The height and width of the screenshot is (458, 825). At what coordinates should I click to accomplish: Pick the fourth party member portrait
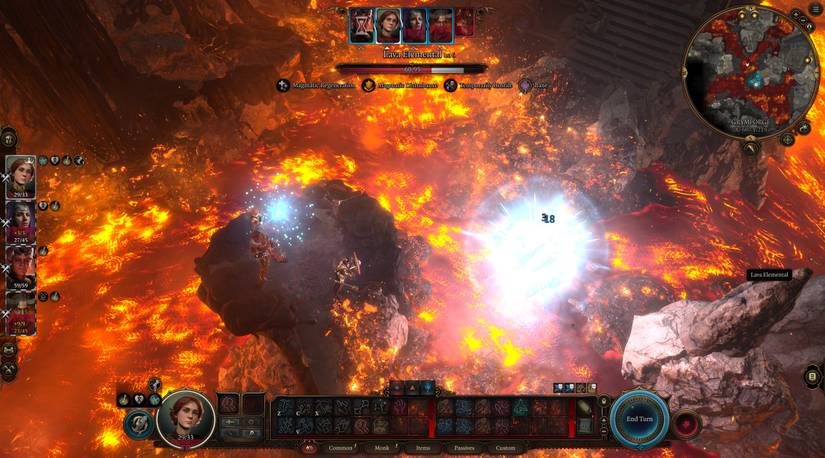20,312
